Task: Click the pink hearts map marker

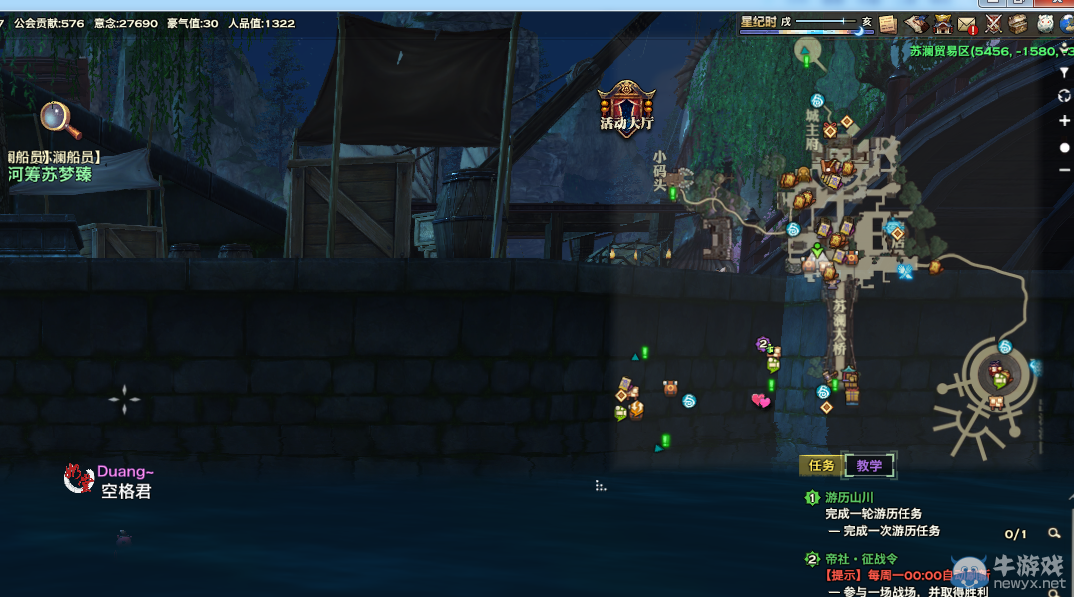Action: (761, 401)
